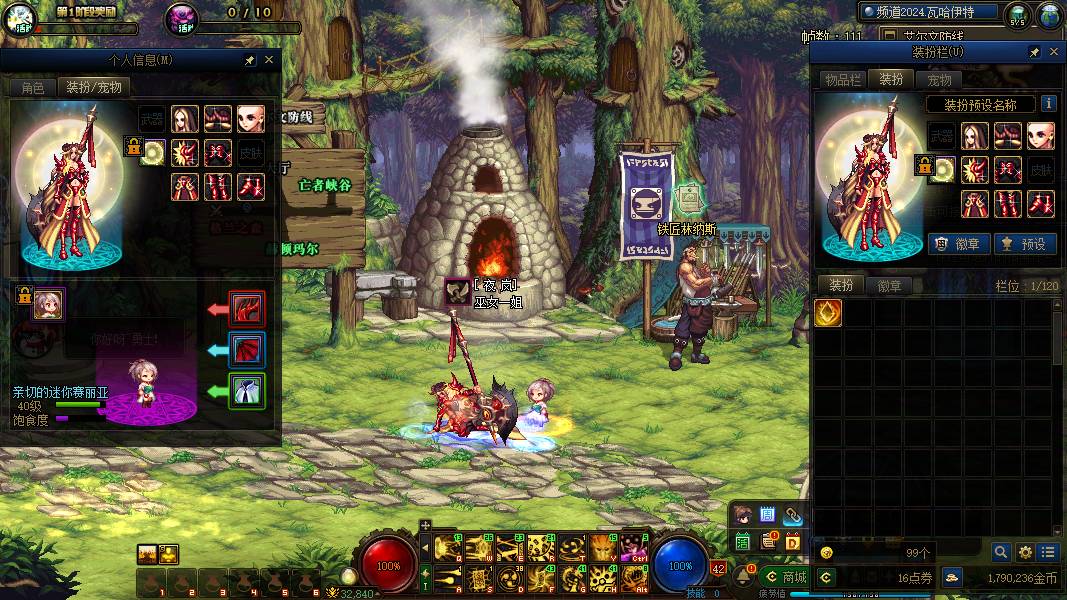Click the pet portrait in personal info
The height and width of the screenshot is (600, 1067).
click(48, 306)
